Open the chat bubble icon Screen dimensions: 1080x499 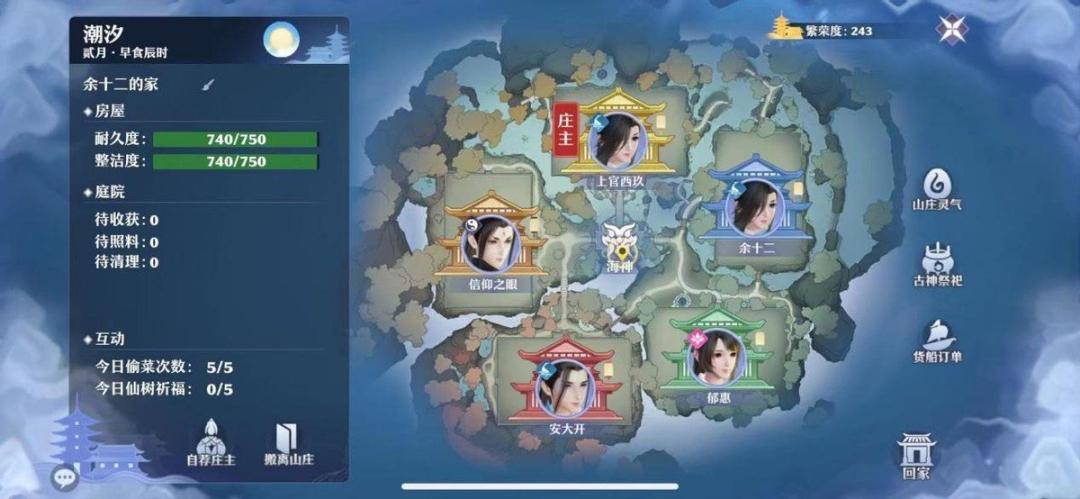pos(65,478)
